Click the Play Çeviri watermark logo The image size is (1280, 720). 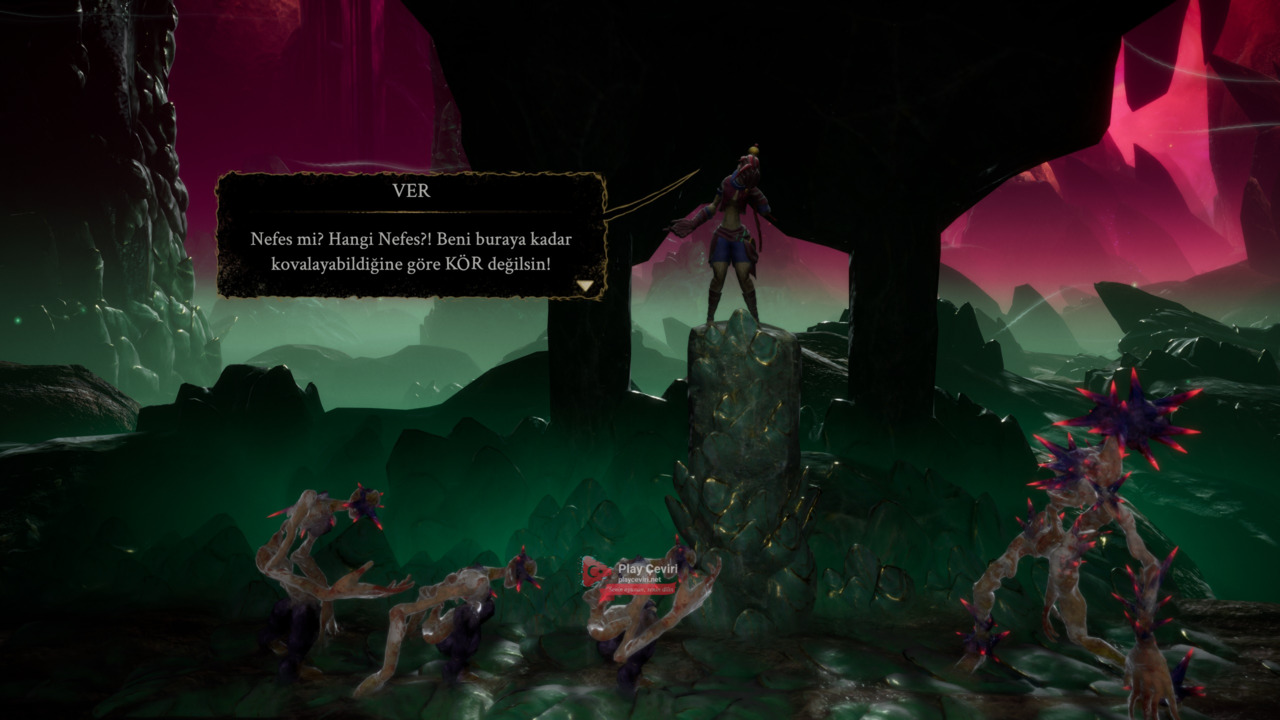click(x=632, y=575)
